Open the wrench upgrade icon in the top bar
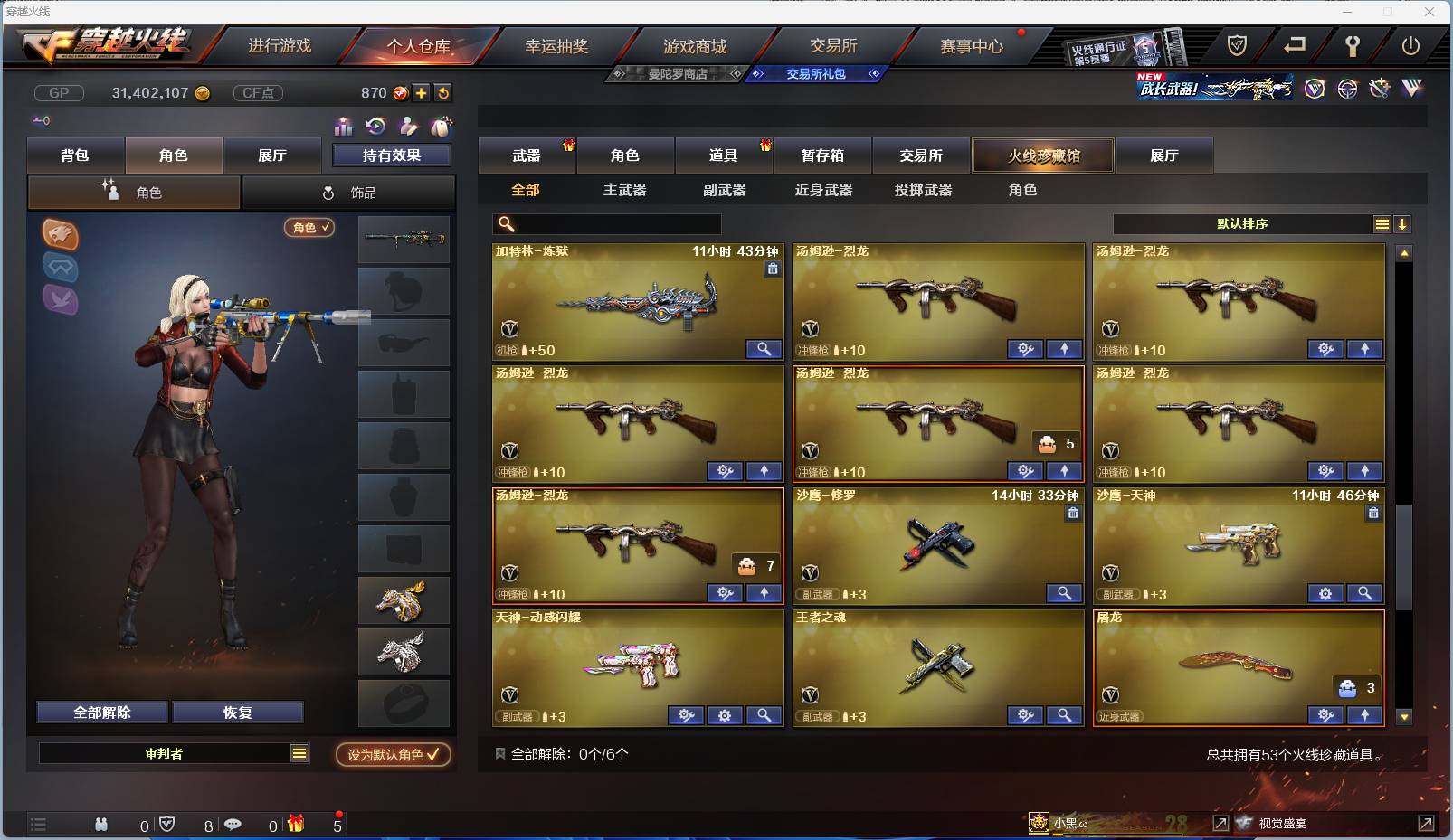Screen dimensions: 1453x840 [x=1353, y=45]
